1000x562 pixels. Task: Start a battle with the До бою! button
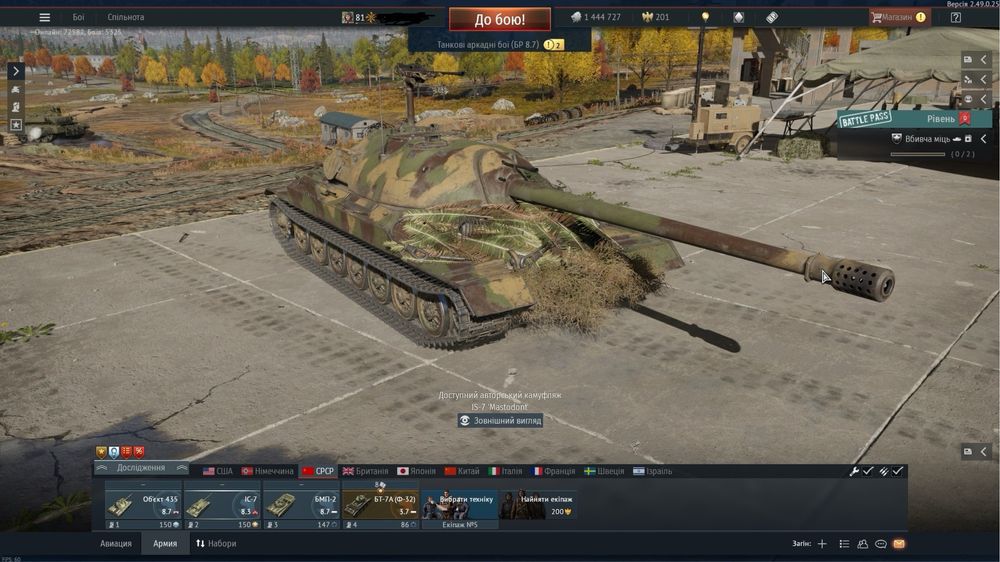(499, 19)
